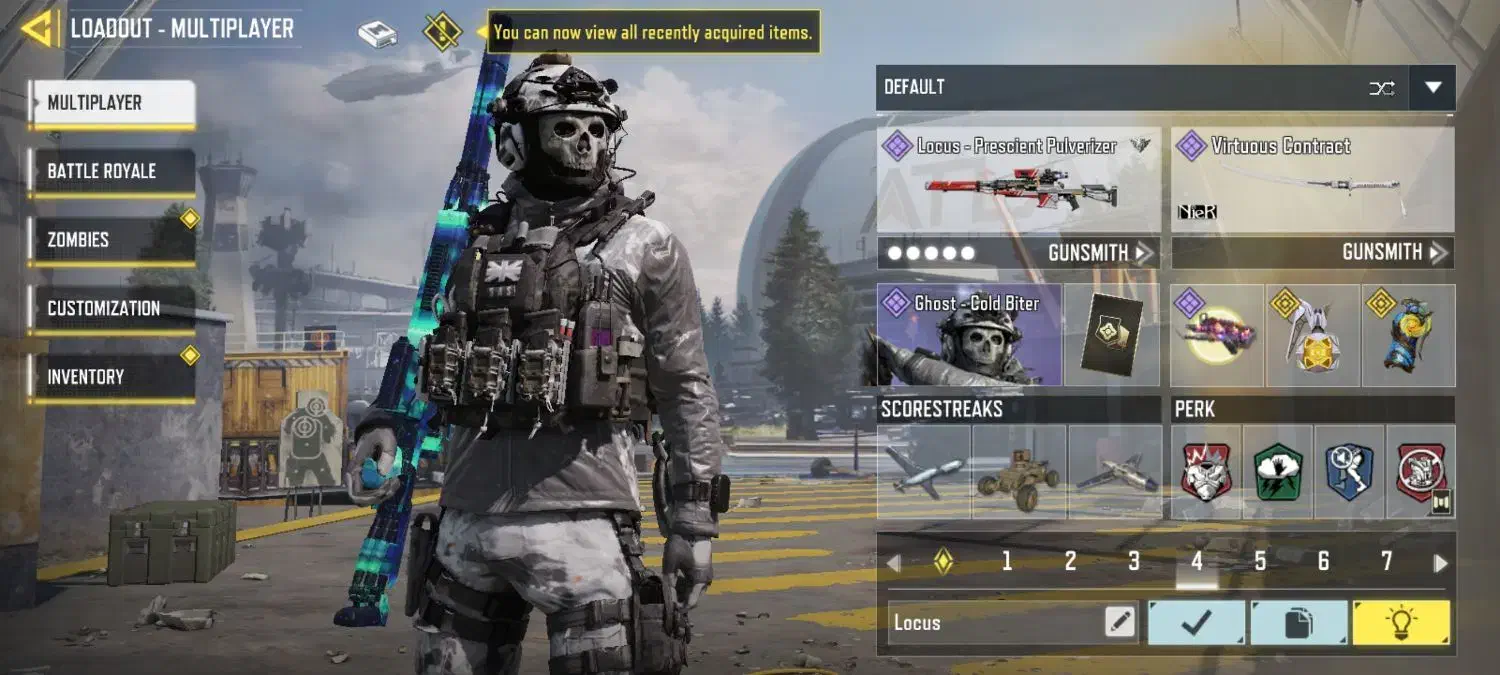Confirm loadout with the checkmark button
Screen dimensions: 1500x675
point(1196,623)
